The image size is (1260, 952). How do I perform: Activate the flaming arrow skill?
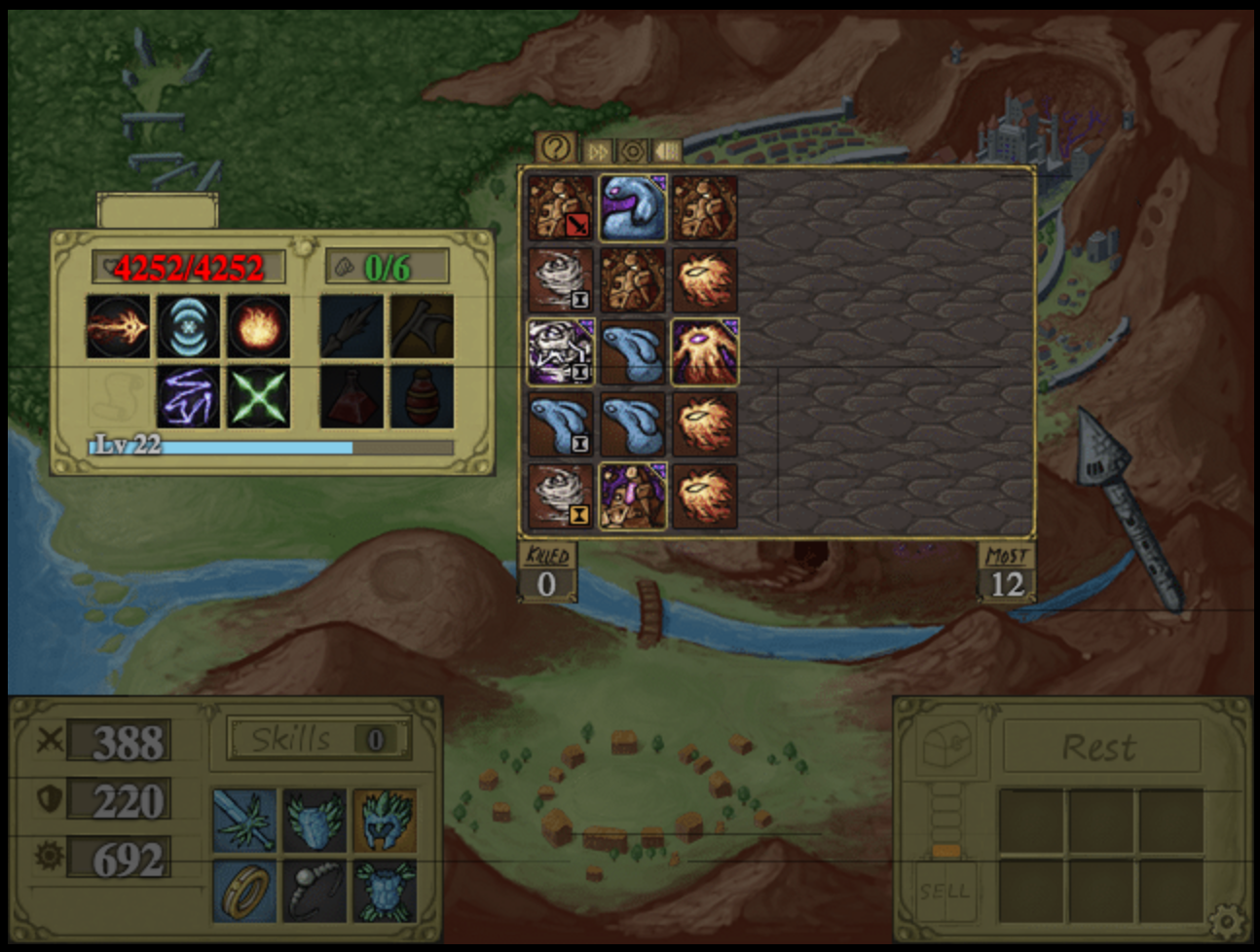[x=119, y=326]
